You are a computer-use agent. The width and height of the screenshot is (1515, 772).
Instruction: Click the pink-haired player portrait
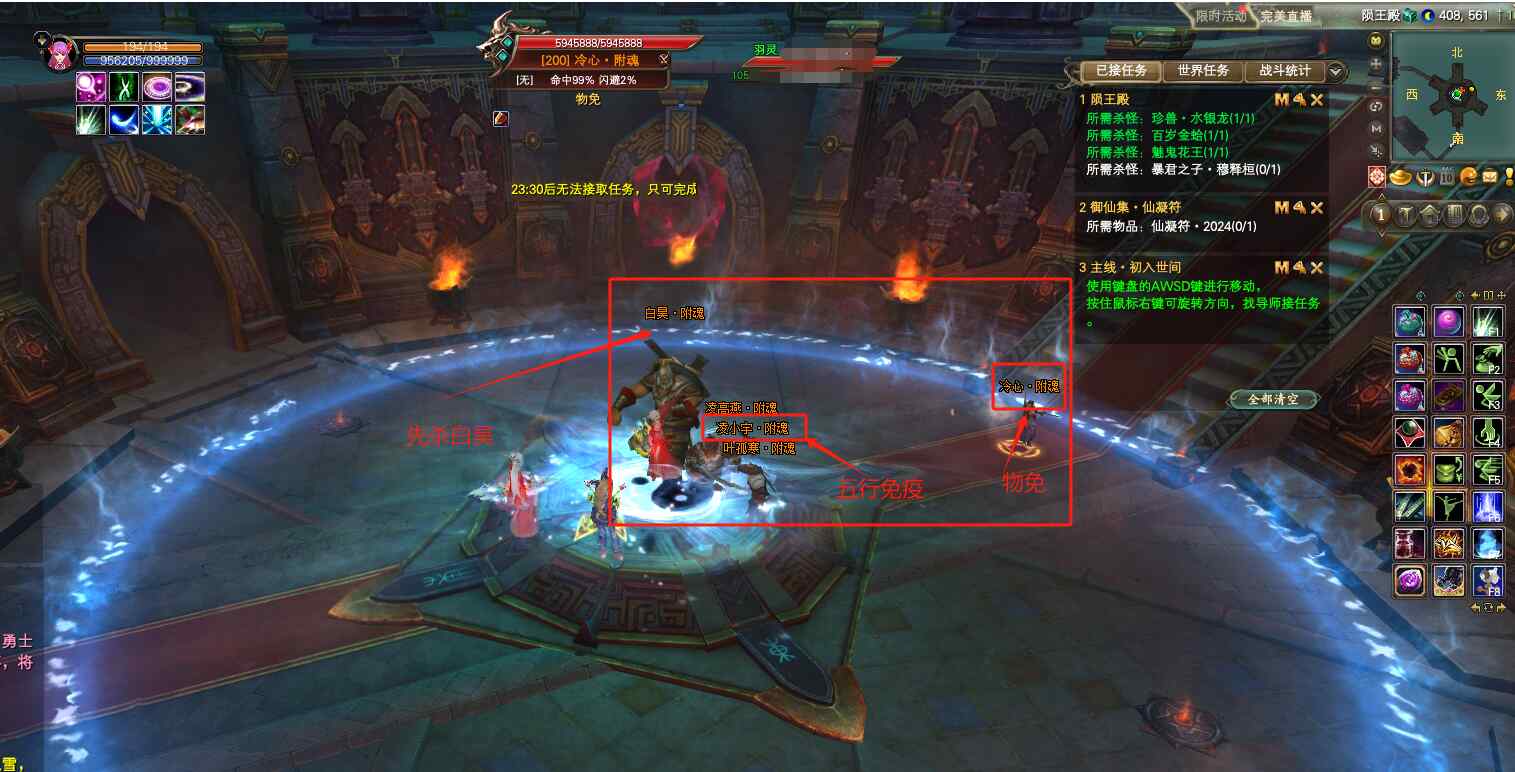click(59, 53)
